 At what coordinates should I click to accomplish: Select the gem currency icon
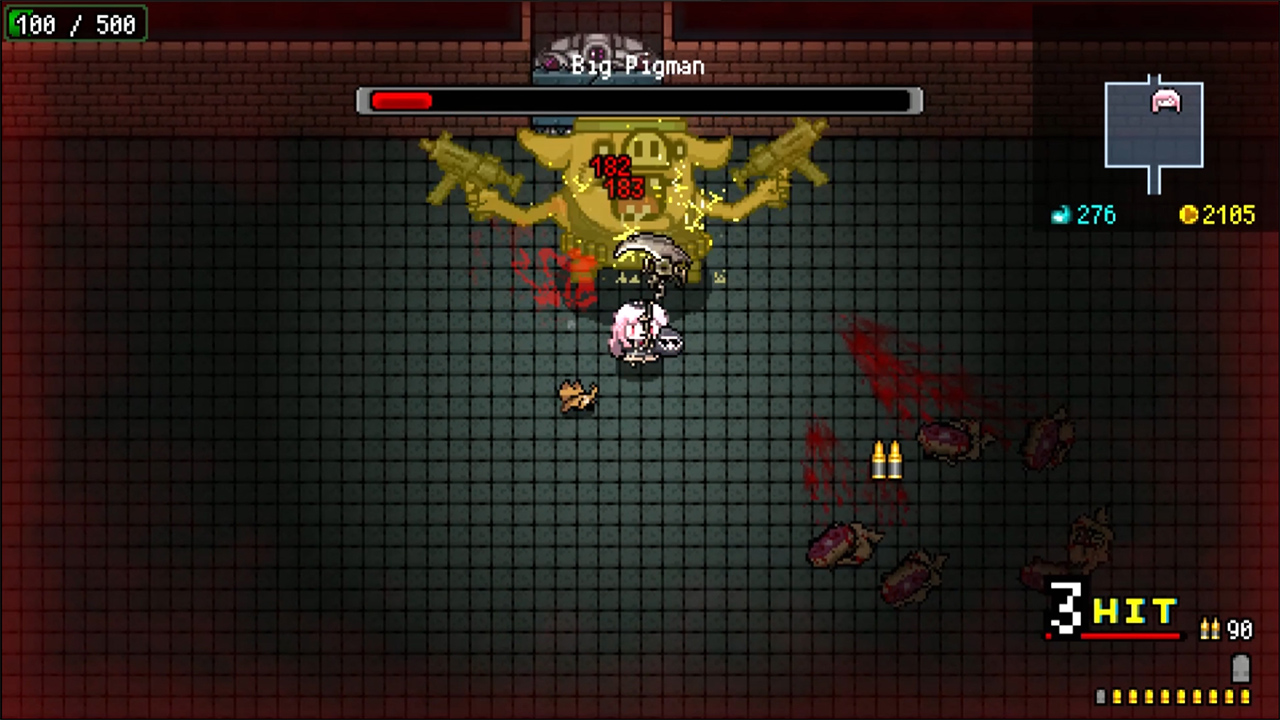tap(1060, 215)
